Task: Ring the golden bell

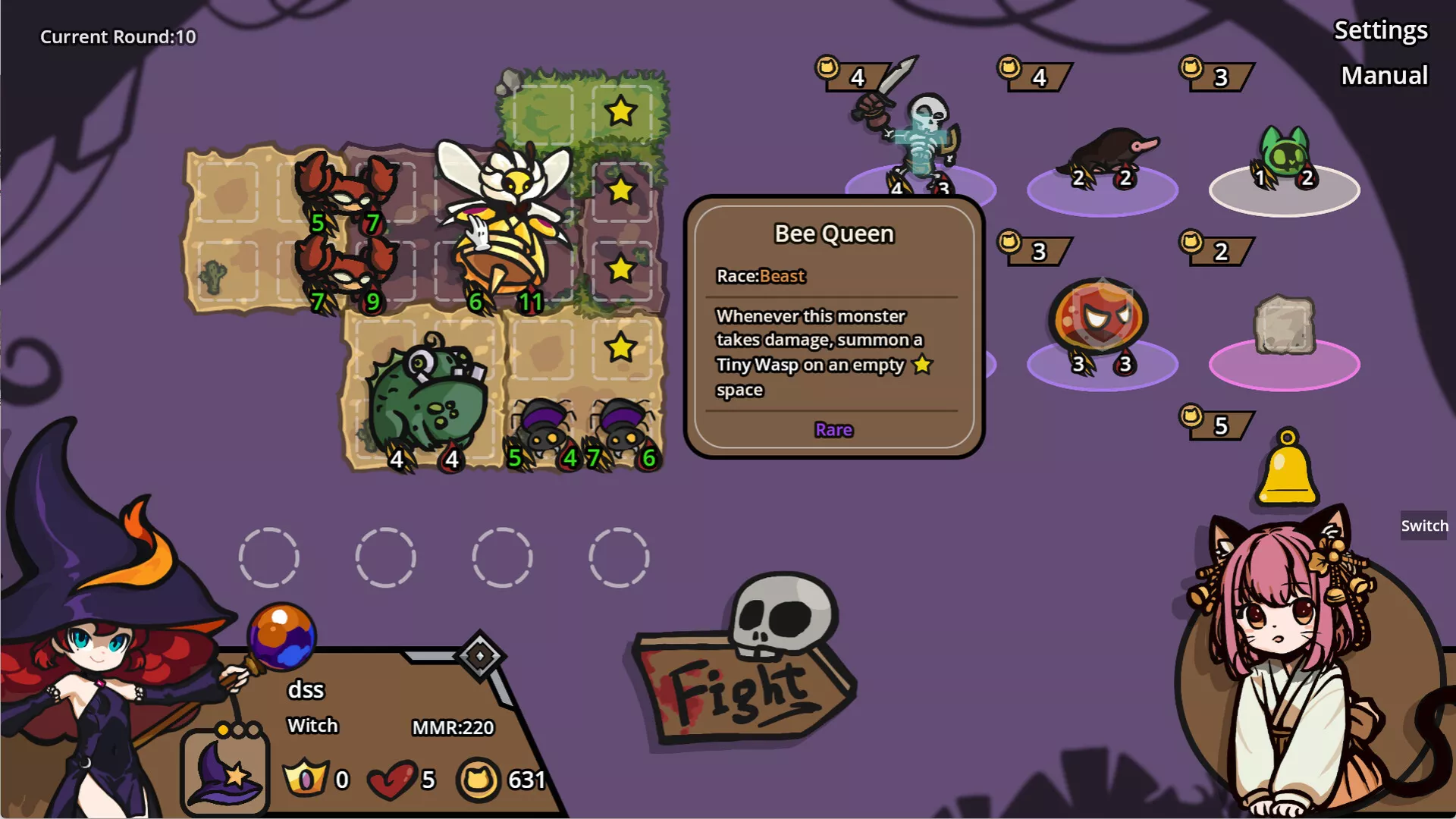Action: [x=1287, y=472]
